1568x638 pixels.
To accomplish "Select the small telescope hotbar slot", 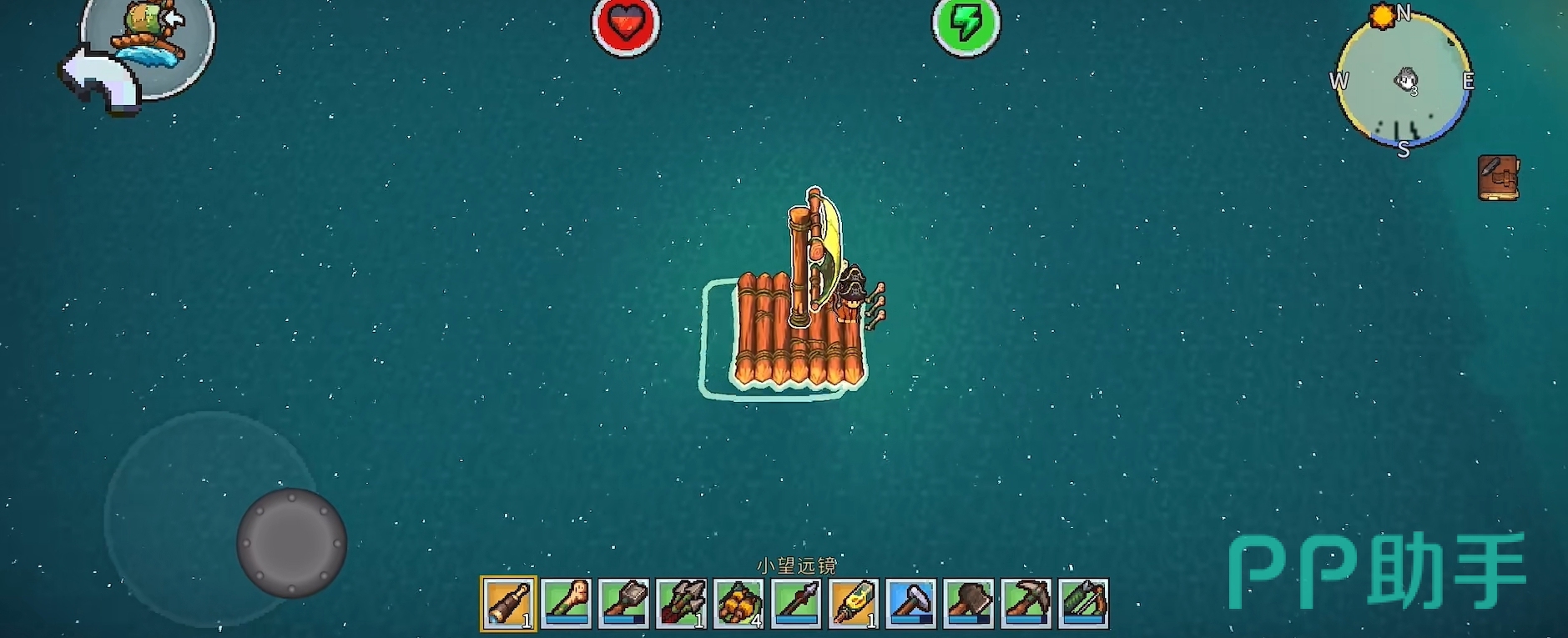I will click(508, 603).
